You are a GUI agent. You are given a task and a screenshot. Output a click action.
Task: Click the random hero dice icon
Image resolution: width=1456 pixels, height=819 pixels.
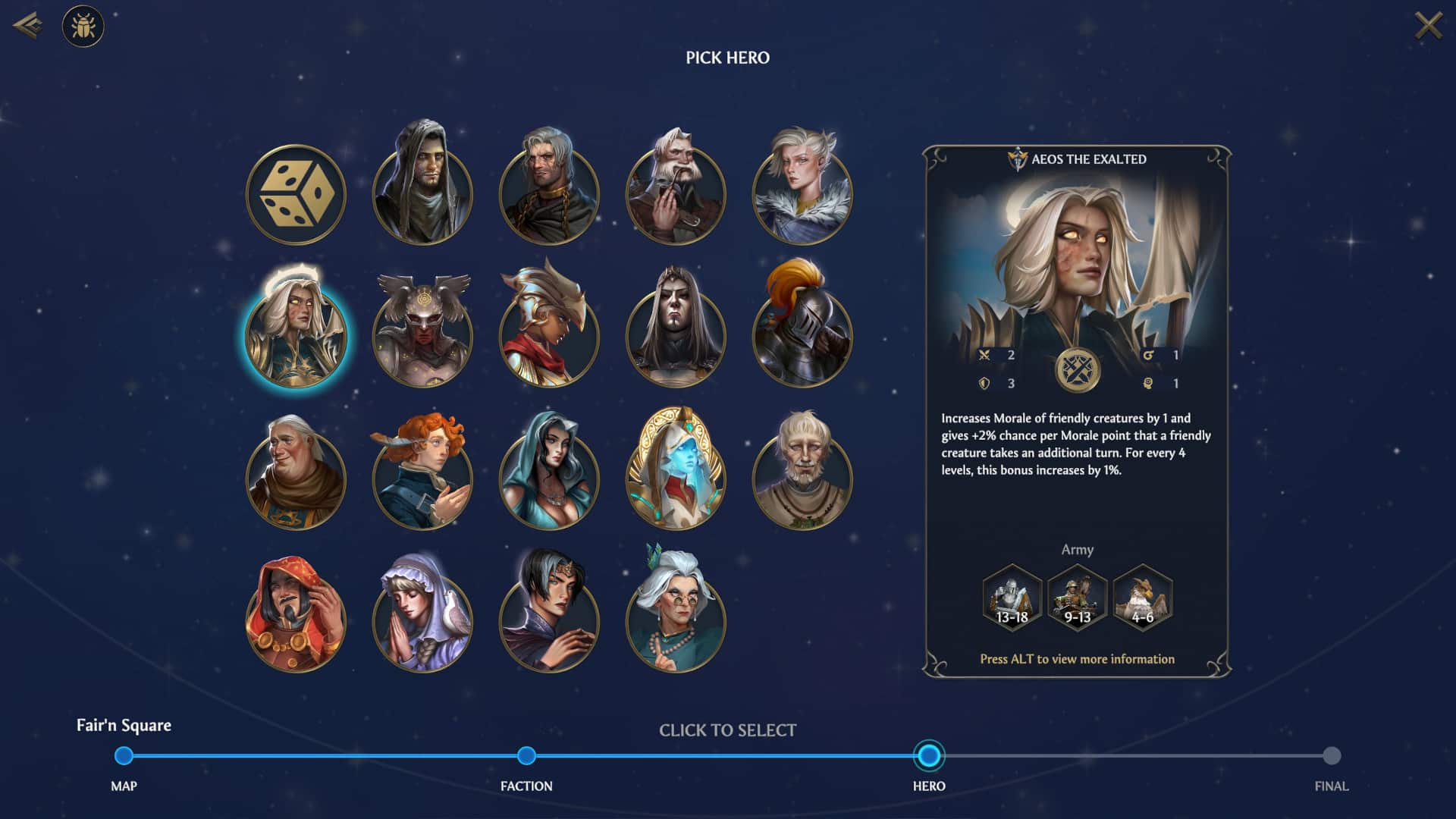coord(297,194)
